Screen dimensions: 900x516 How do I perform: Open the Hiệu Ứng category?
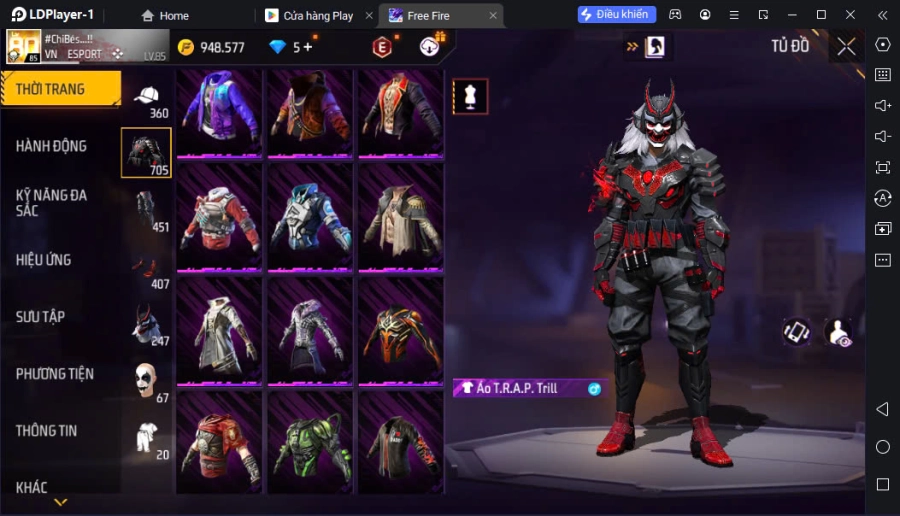[44, 260]
